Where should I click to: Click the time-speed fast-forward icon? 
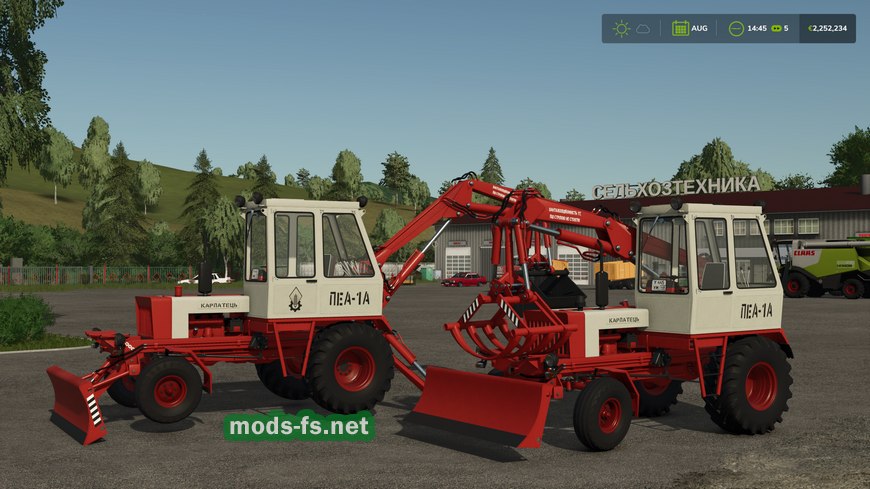tap(775, 28)
